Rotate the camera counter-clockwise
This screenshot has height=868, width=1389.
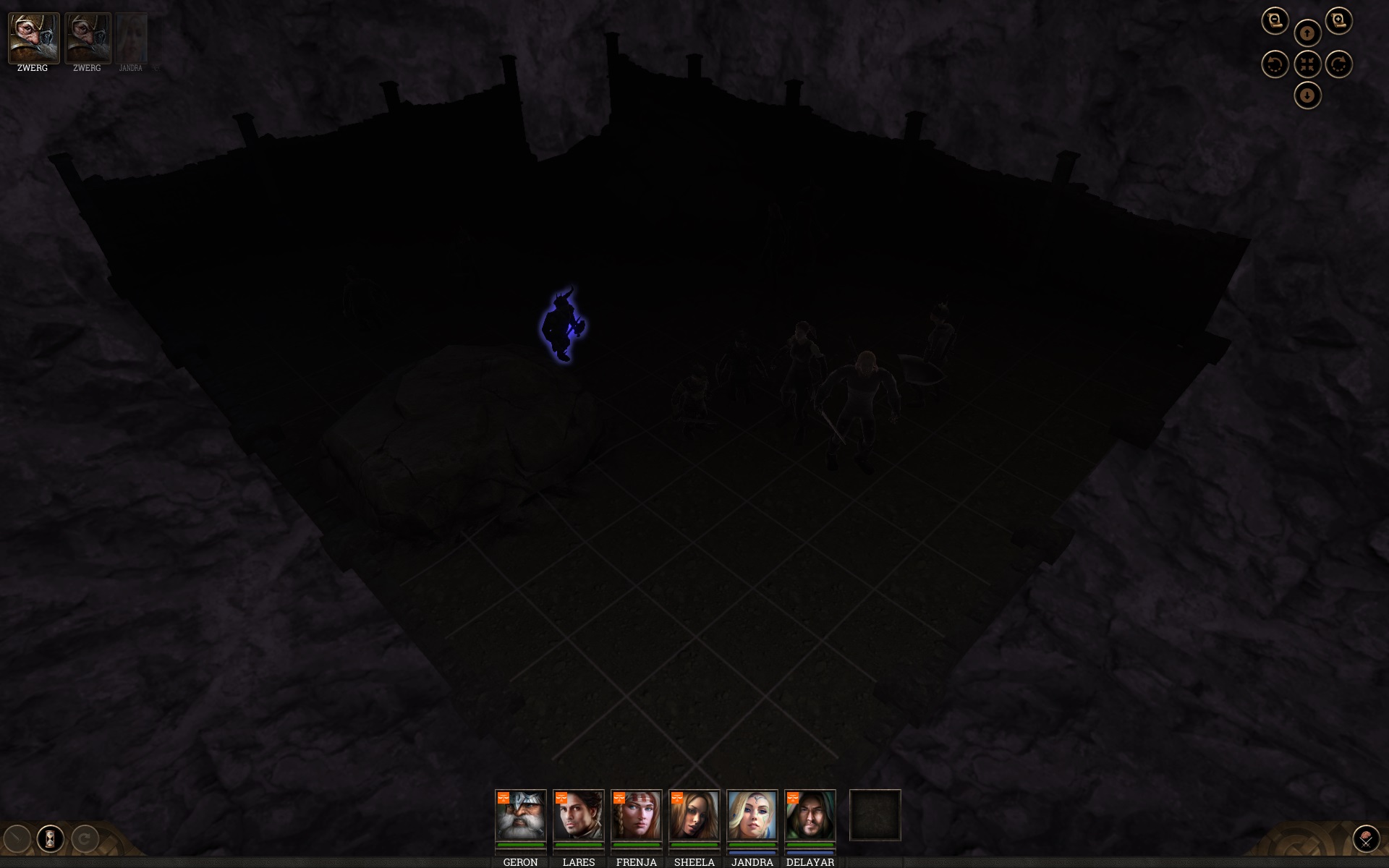[x=1275, y=64]
